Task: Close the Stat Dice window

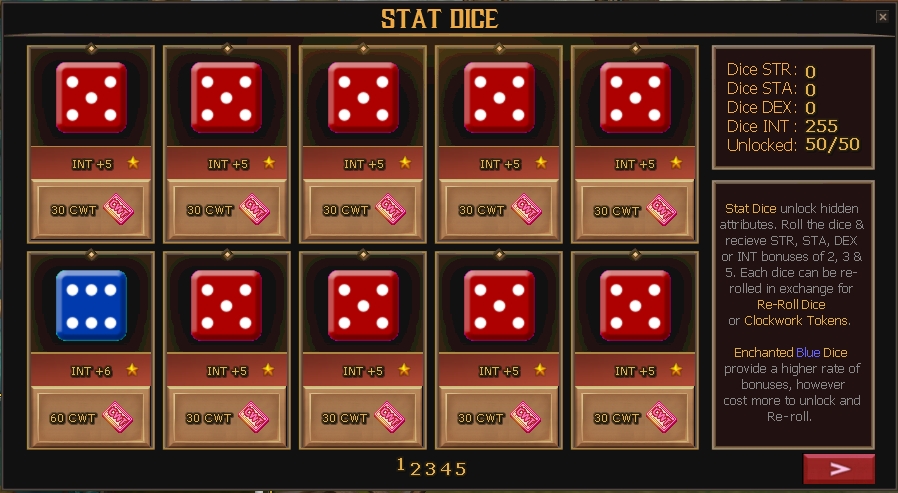Action: tap(882, 16)
